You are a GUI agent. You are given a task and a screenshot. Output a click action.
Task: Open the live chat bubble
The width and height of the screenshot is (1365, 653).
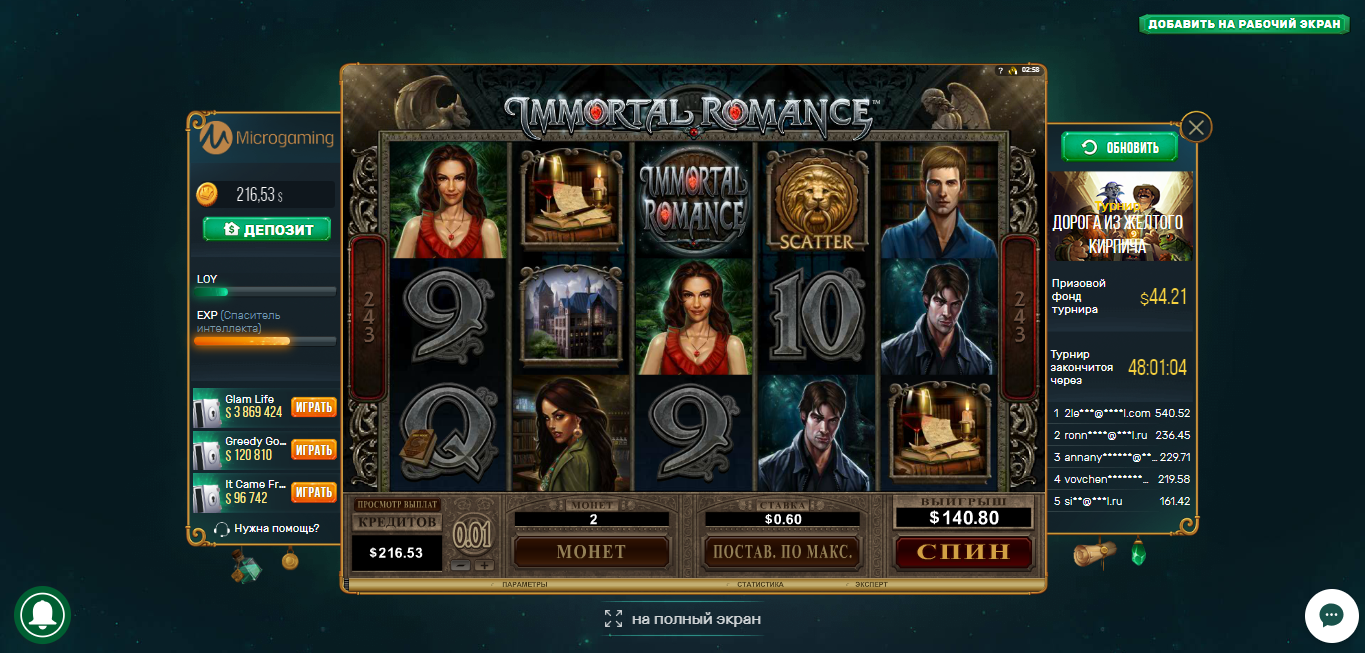[1330, 615]
